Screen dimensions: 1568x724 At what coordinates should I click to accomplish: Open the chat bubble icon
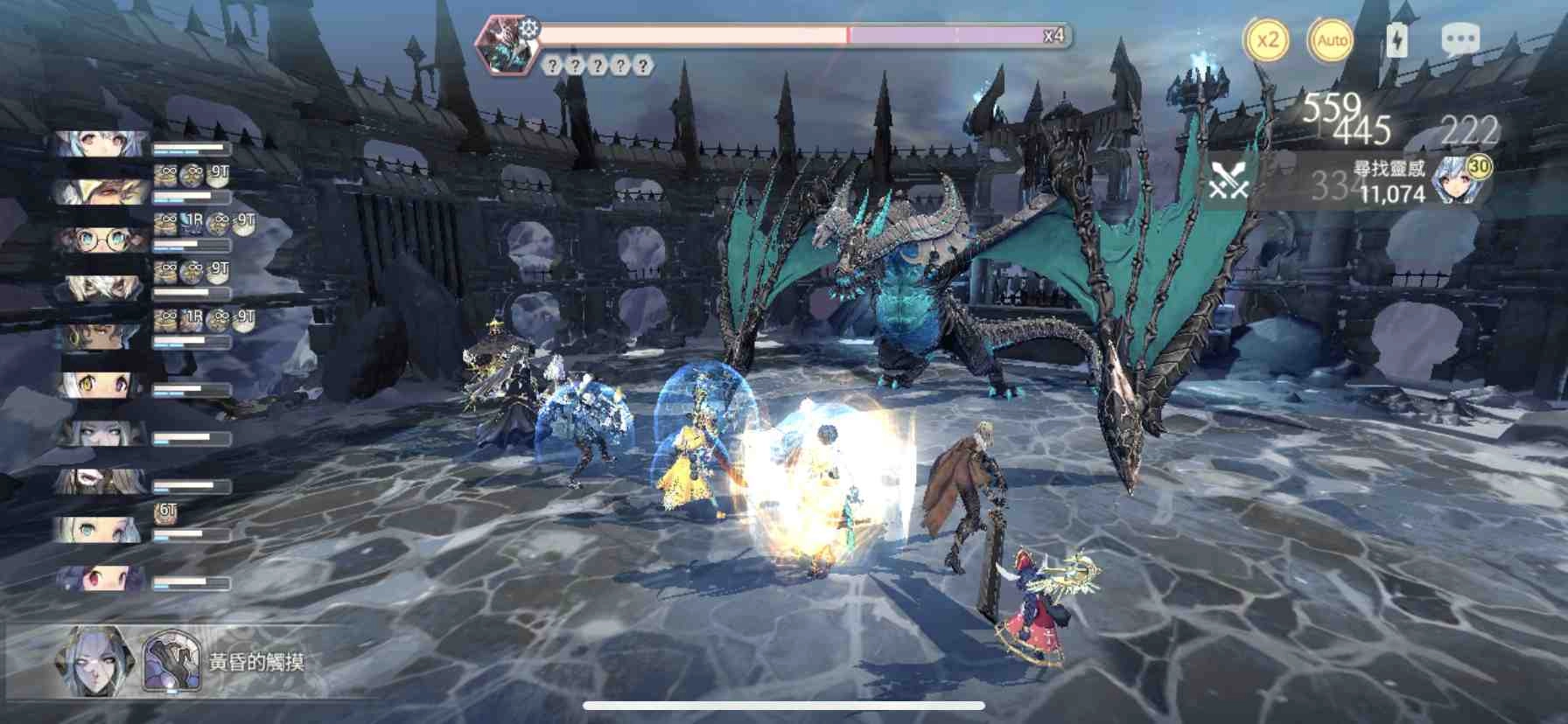click(1459, 38)
